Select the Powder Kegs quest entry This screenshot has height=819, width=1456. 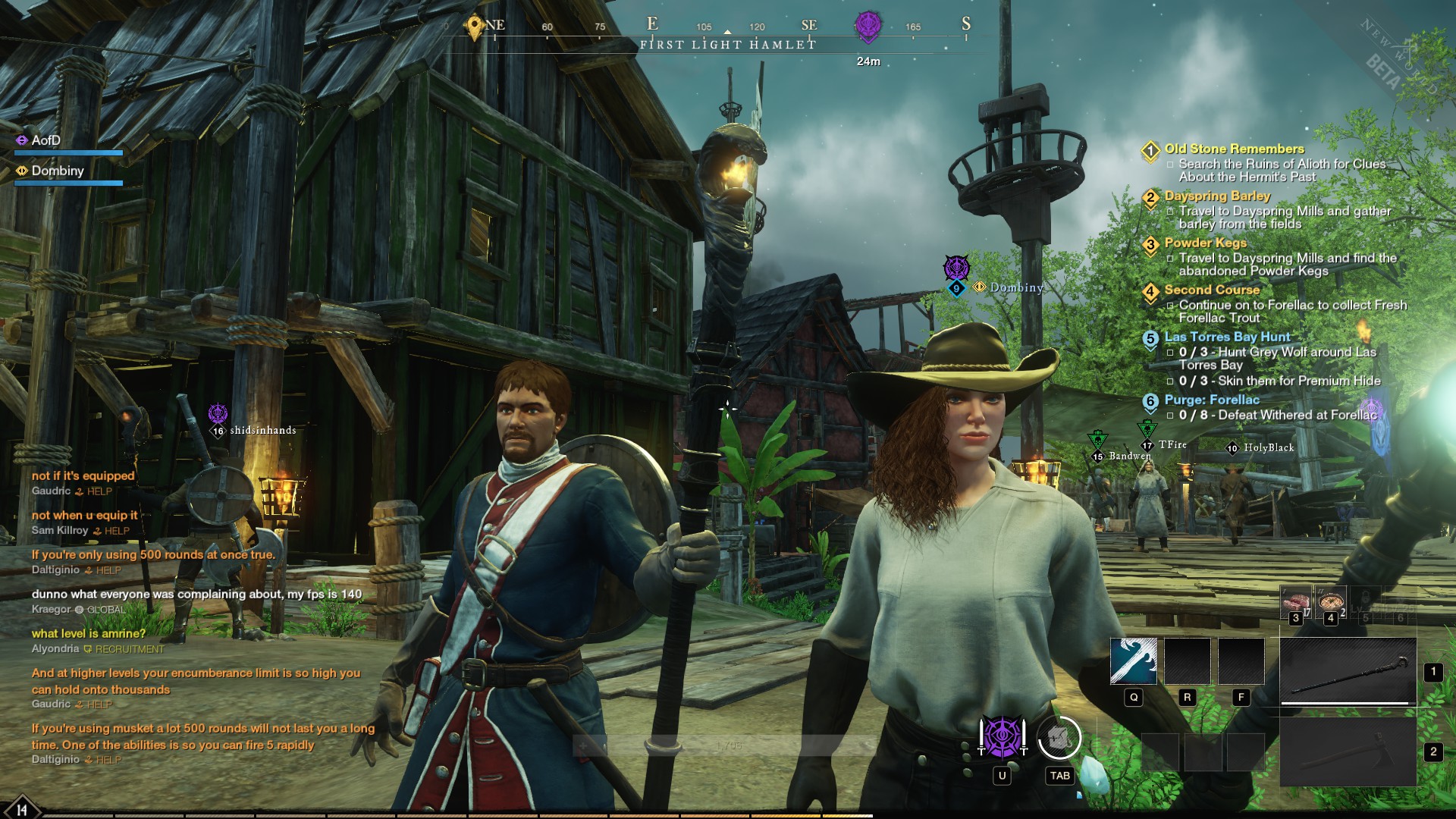click(x=1205, y=243)
